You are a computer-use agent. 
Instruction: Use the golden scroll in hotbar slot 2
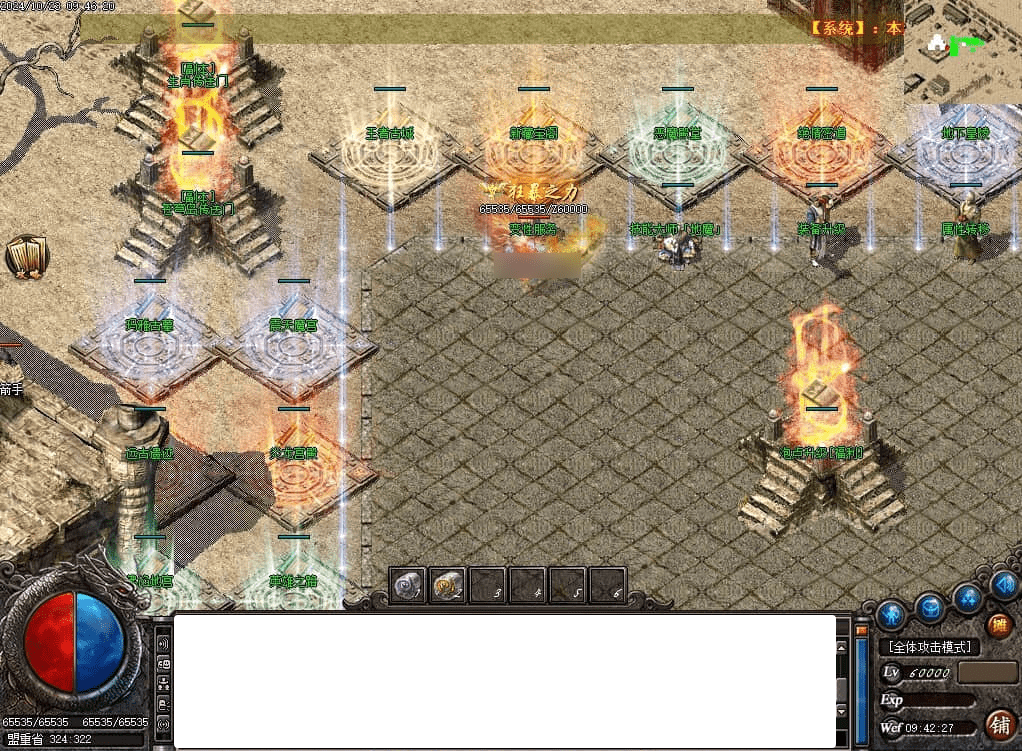tap(448, 586)
